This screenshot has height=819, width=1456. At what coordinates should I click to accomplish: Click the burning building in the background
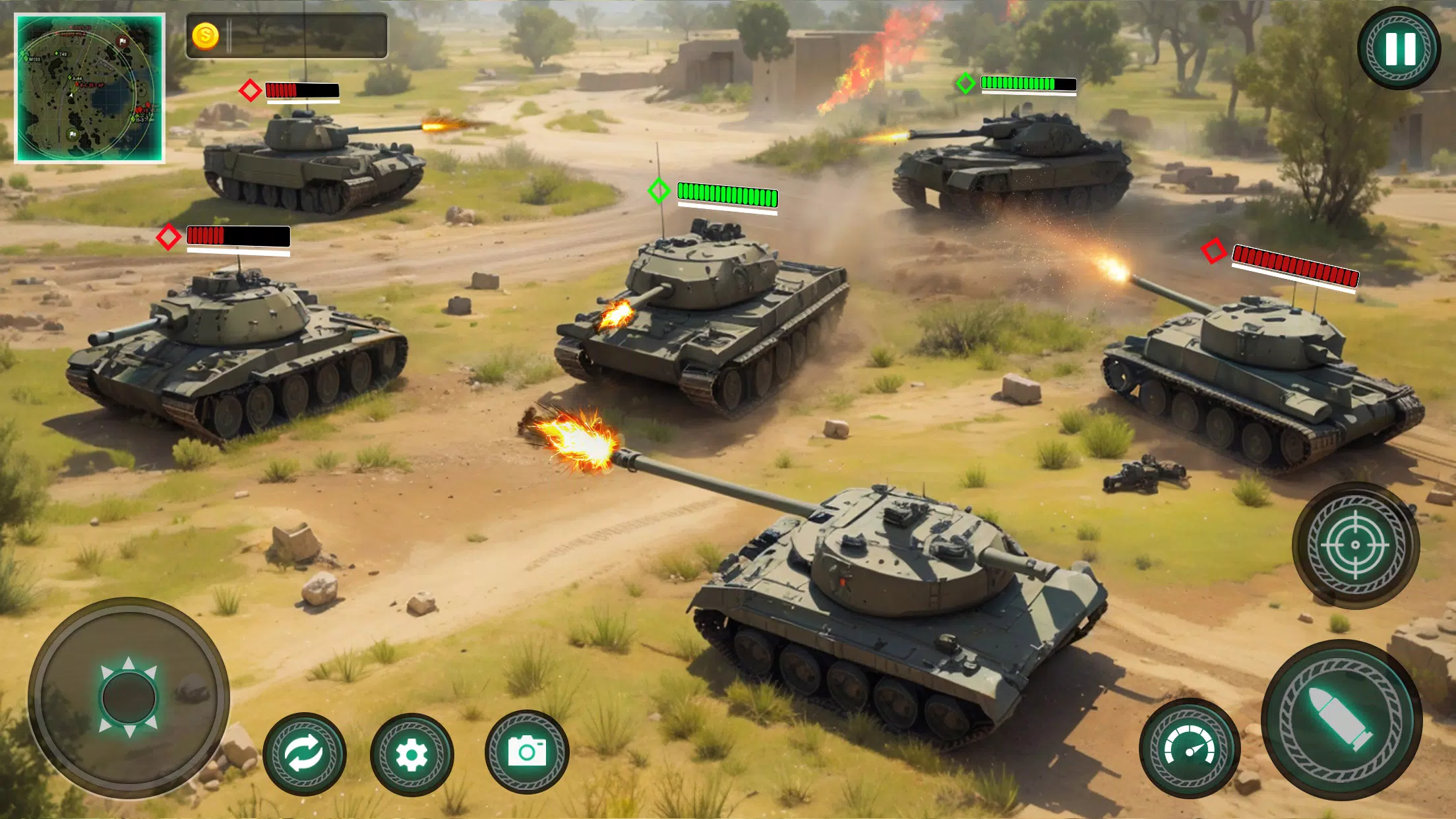pyautogui.click(x=824, y=59)
